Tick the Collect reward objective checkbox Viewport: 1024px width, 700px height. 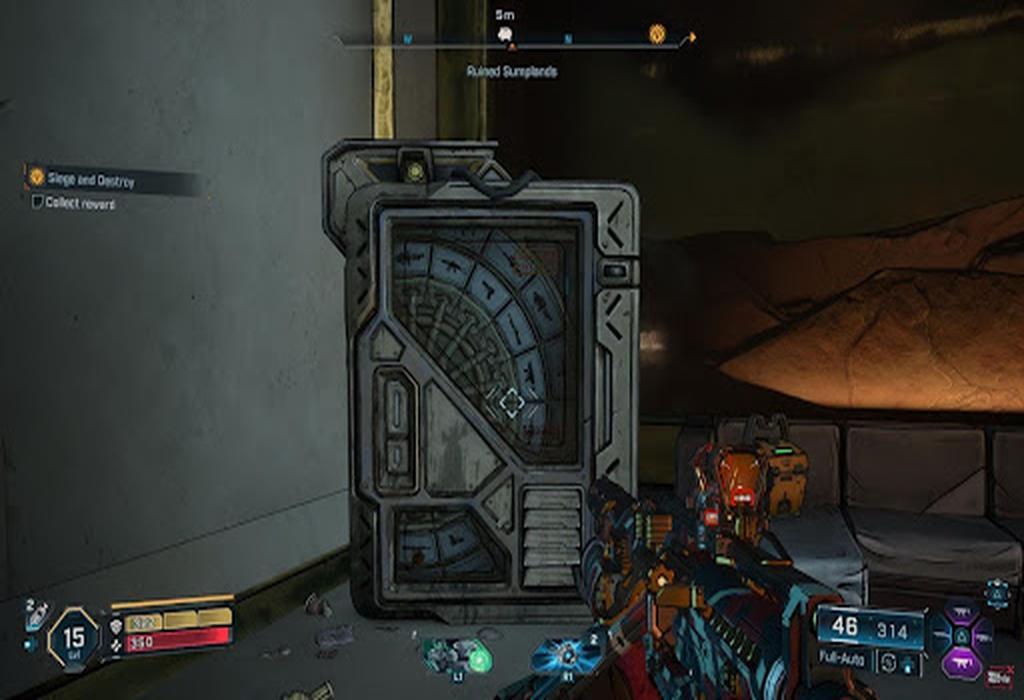tap(38, 202)
